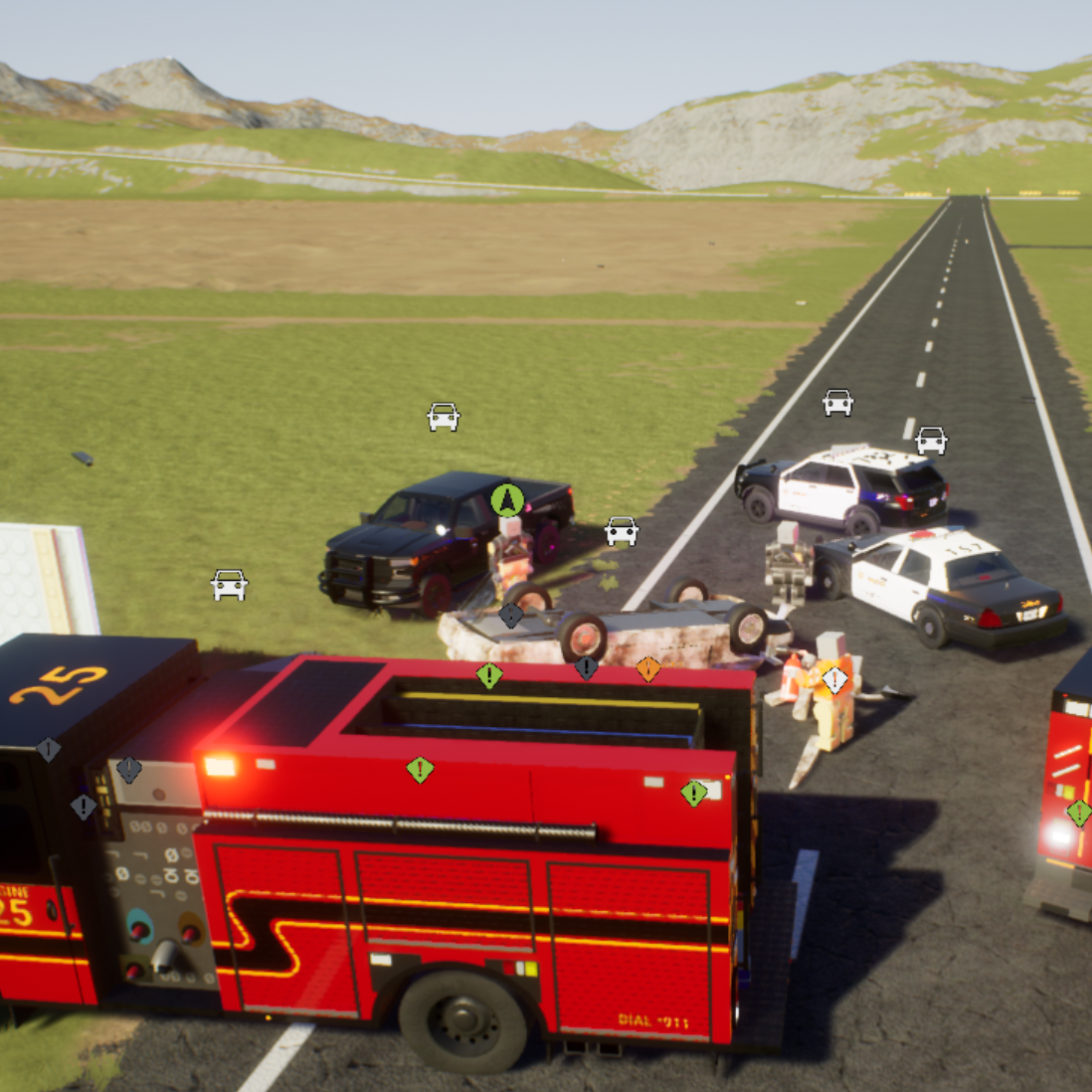This screenshot has height=1092, width=1092.
Task: Select green alert marker on right-edge fire truck
Action: [1079, 813]
